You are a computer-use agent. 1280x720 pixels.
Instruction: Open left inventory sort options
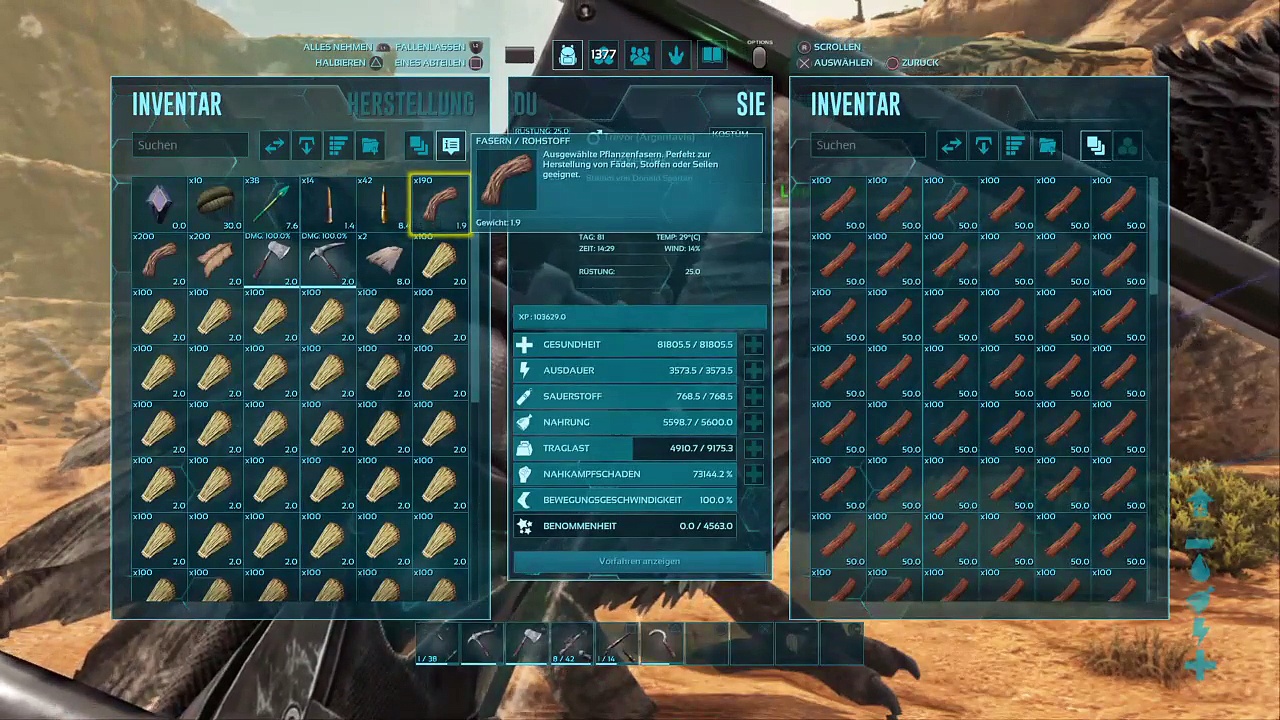338,146
